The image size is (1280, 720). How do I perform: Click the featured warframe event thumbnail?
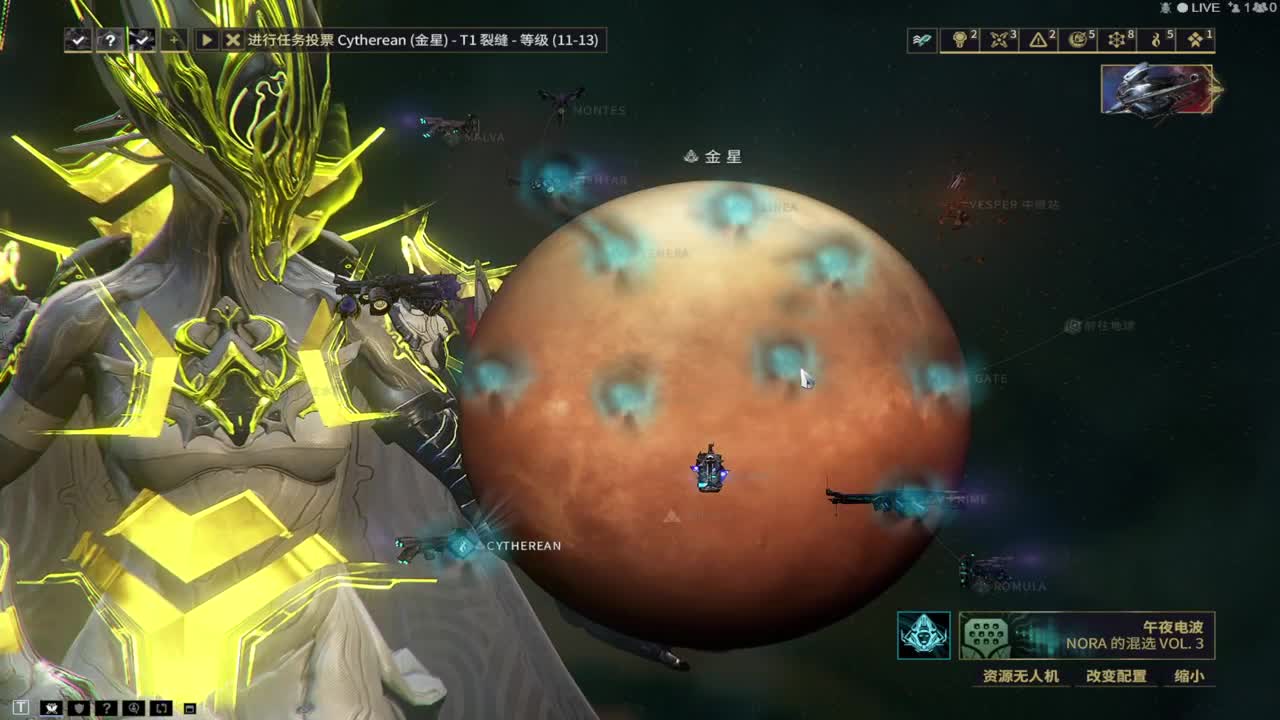tap(1157, 89)
